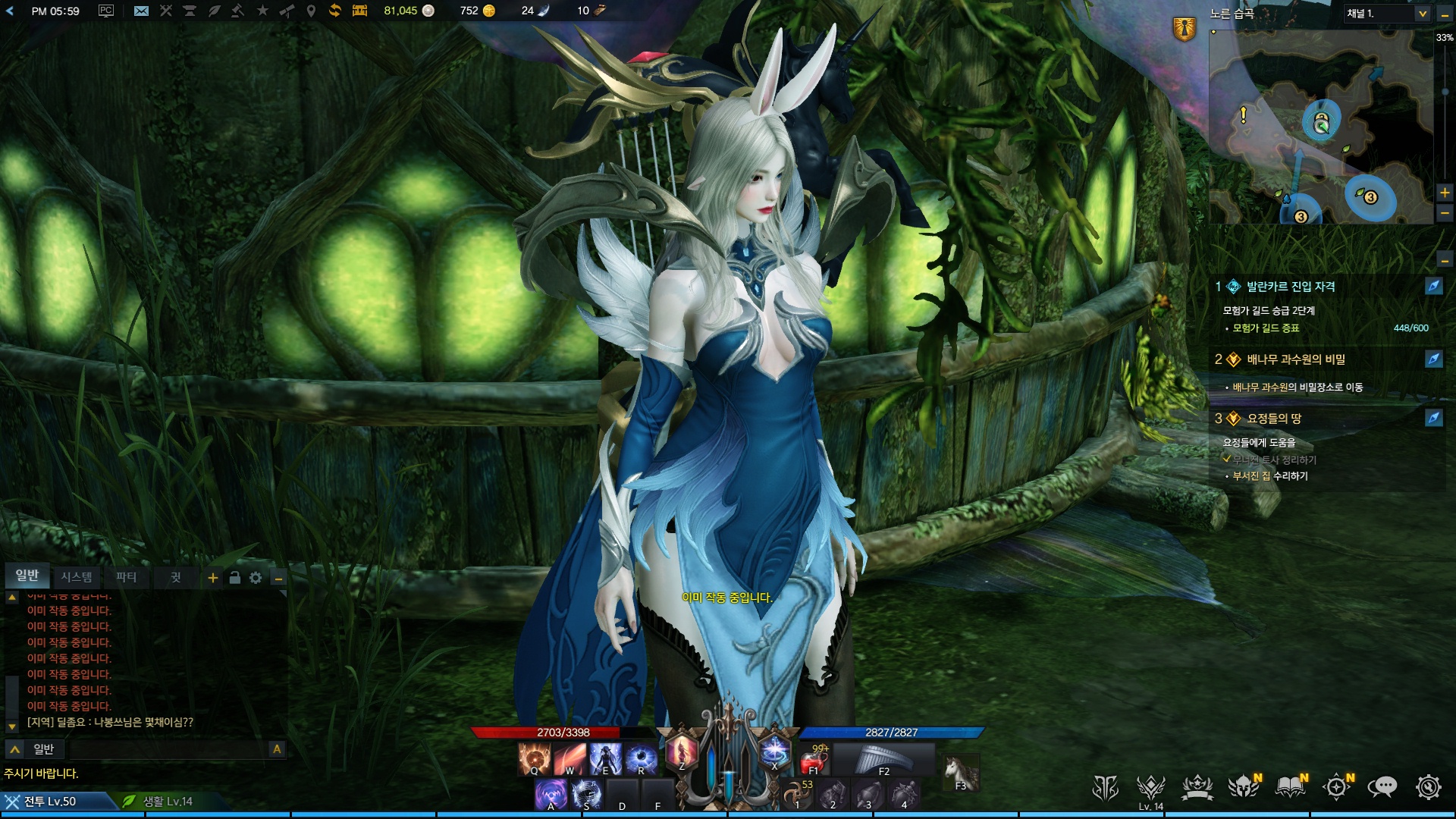Open the speech bubble community menu icon
The height and width of the screenshot is (819, 1456).
point(1382,788)
